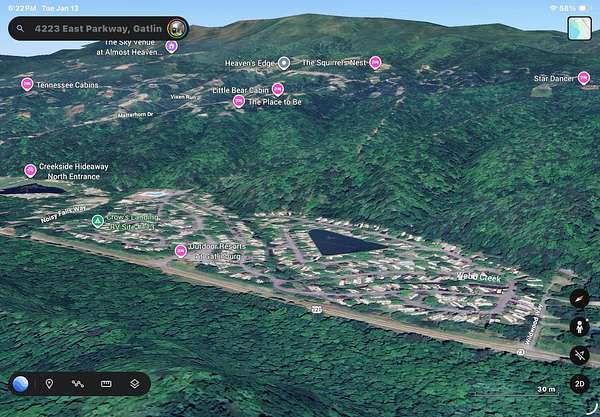Open the blue globe home button
The image size is (600, 417).
(x=21, y=384)
